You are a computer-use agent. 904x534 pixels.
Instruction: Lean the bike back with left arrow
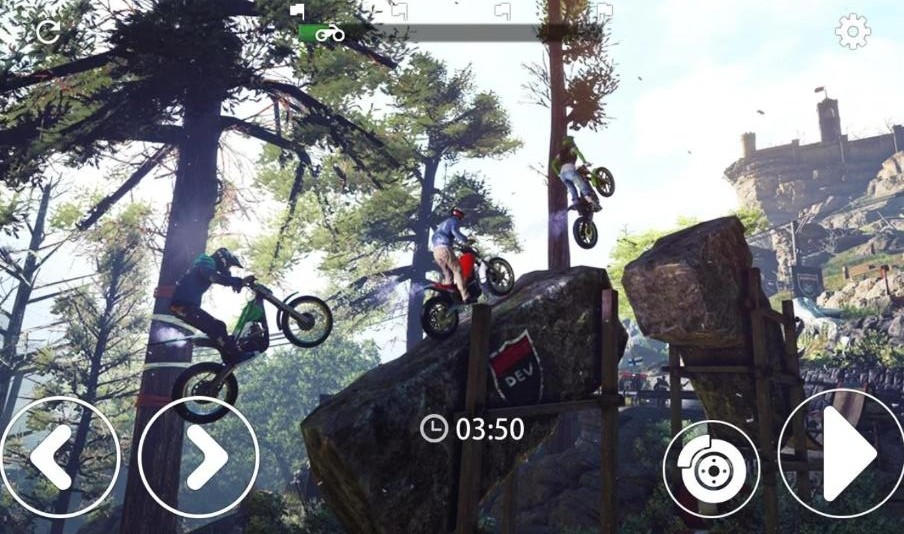(x=58, y=457)
